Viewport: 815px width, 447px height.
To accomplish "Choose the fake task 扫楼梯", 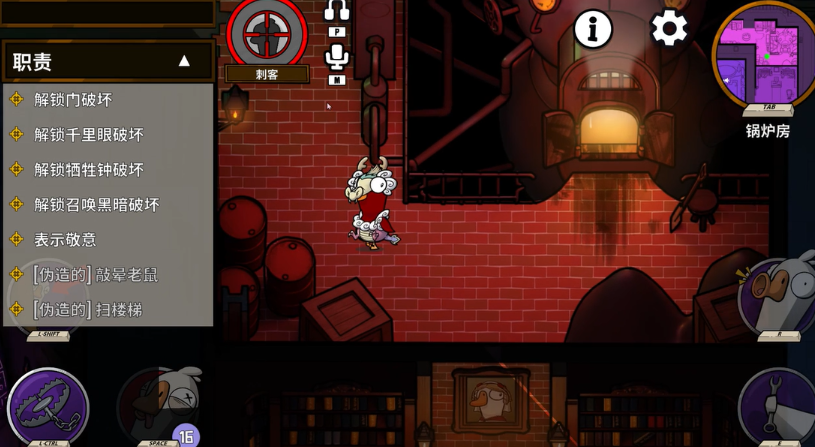I will pyautogui.click(x=87, y=310).
